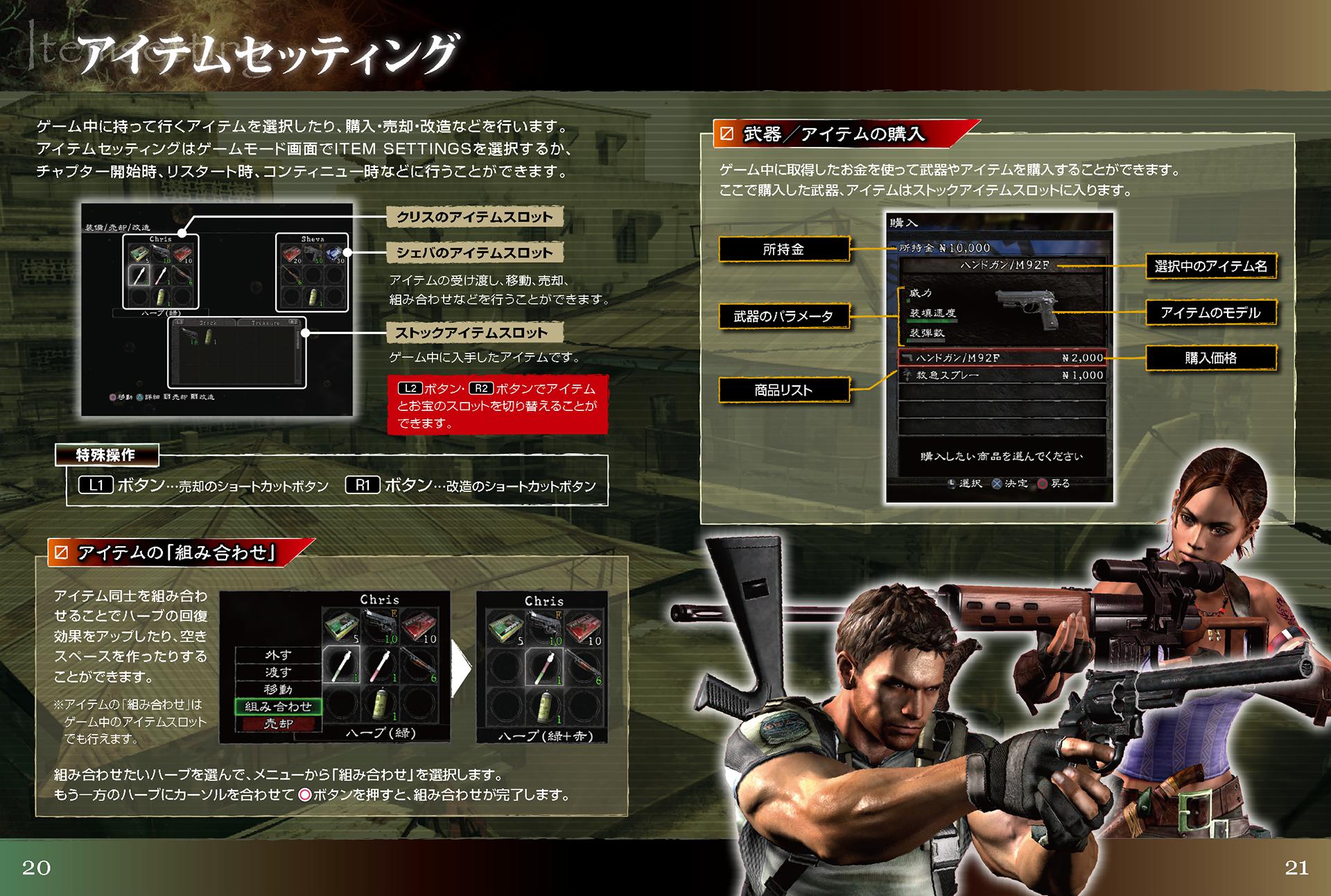1331x896 pixels.
Task: Click the 戻る back button on the purchase screen
Action: 1042,483
